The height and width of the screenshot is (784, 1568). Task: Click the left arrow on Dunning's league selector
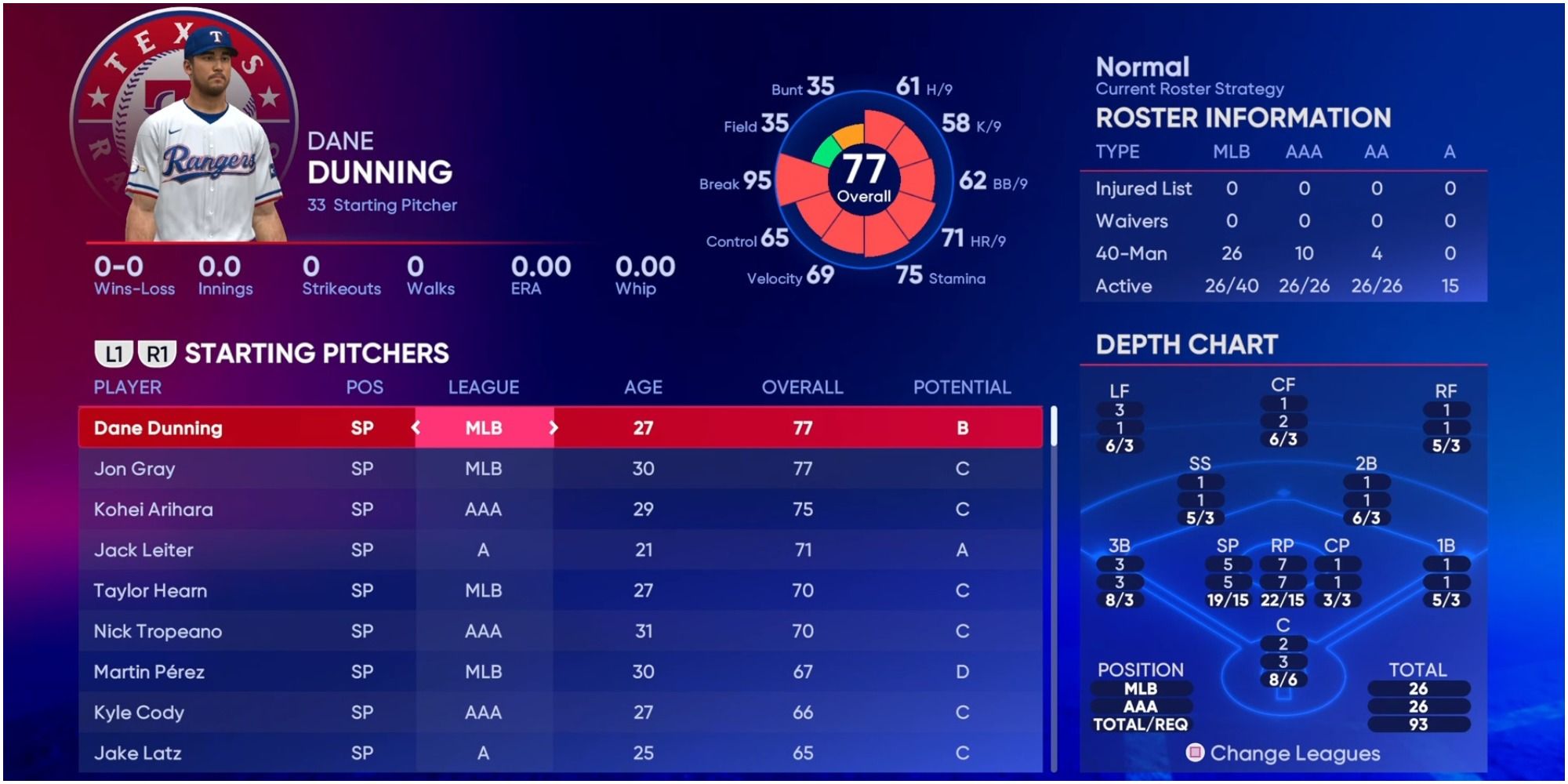tap(416, 428)
